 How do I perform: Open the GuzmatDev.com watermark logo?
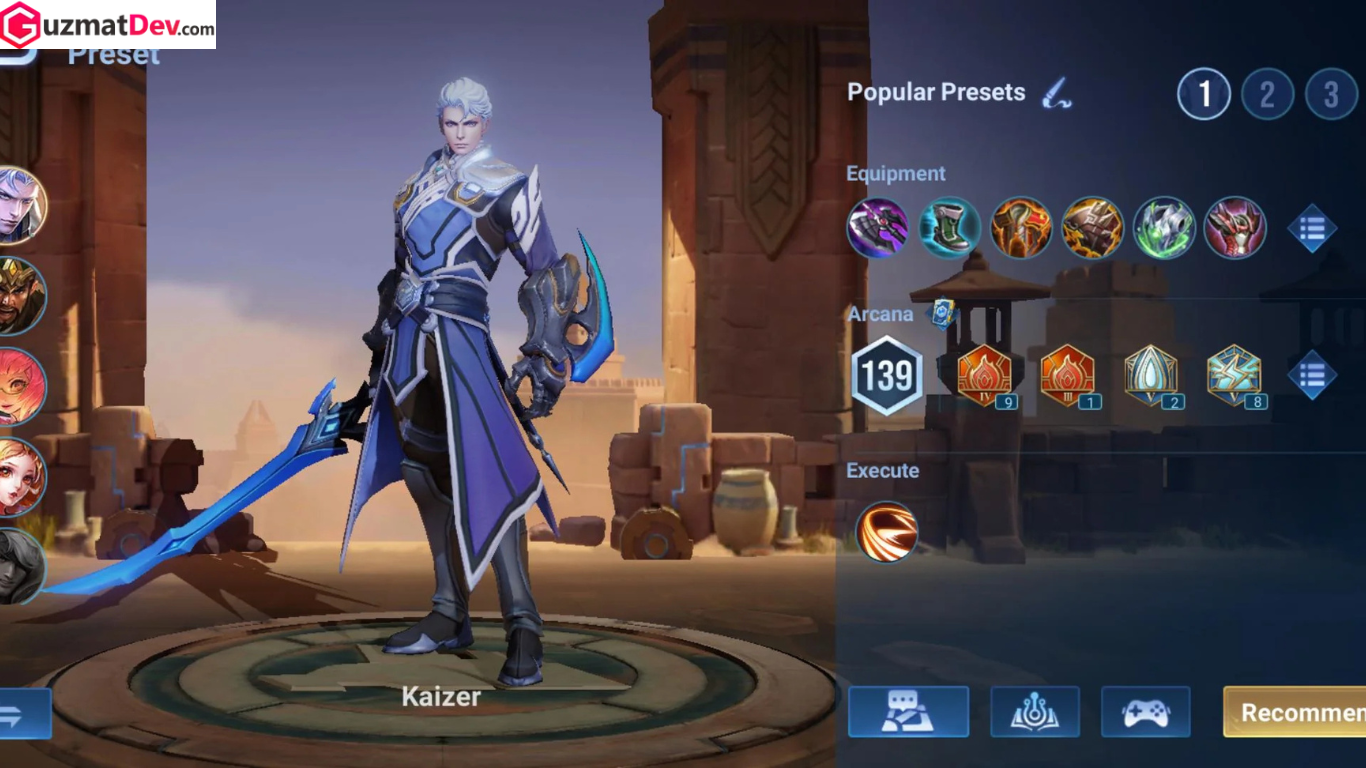108,25
